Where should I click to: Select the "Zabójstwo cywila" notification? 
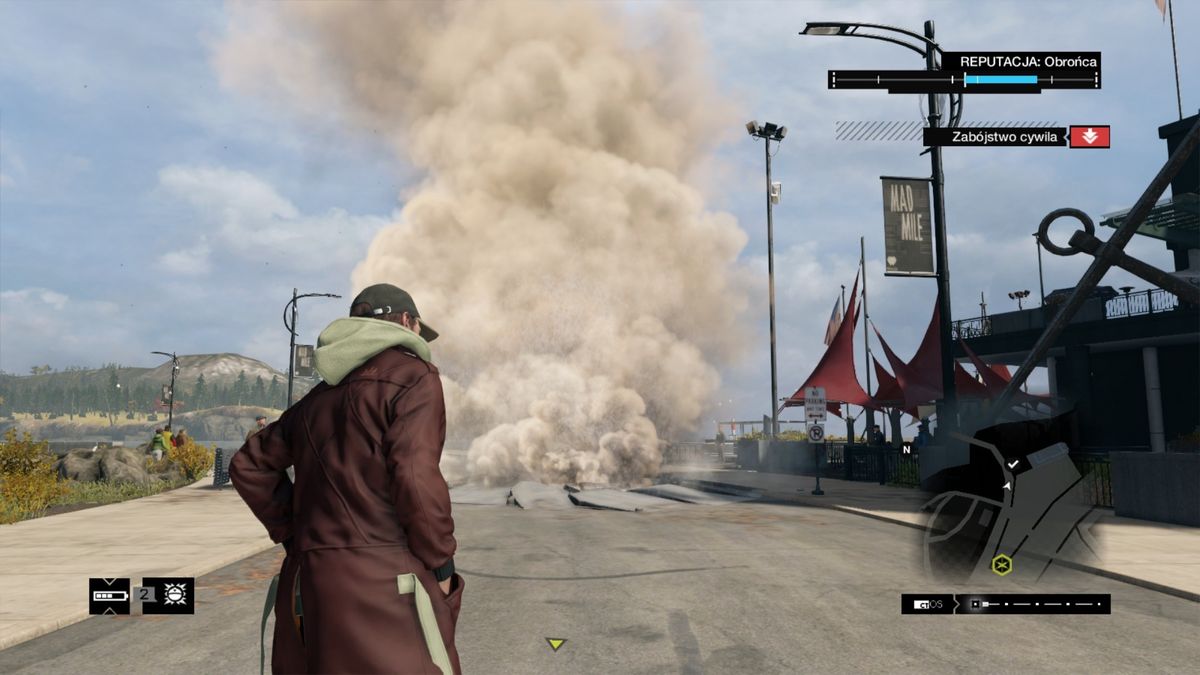[x=994, y=137]
